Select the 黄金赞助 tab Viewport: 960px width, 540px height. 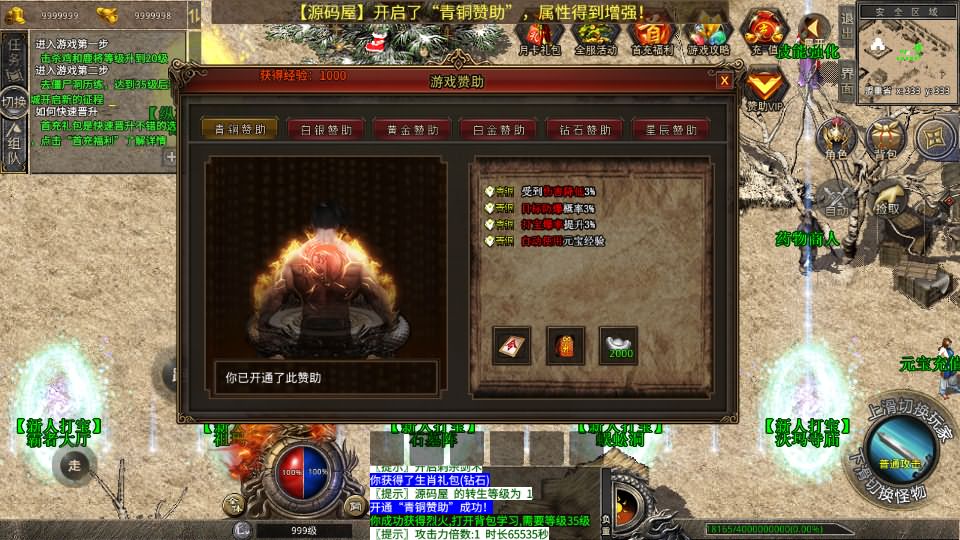pyautogui.click(x=412, y=129)
